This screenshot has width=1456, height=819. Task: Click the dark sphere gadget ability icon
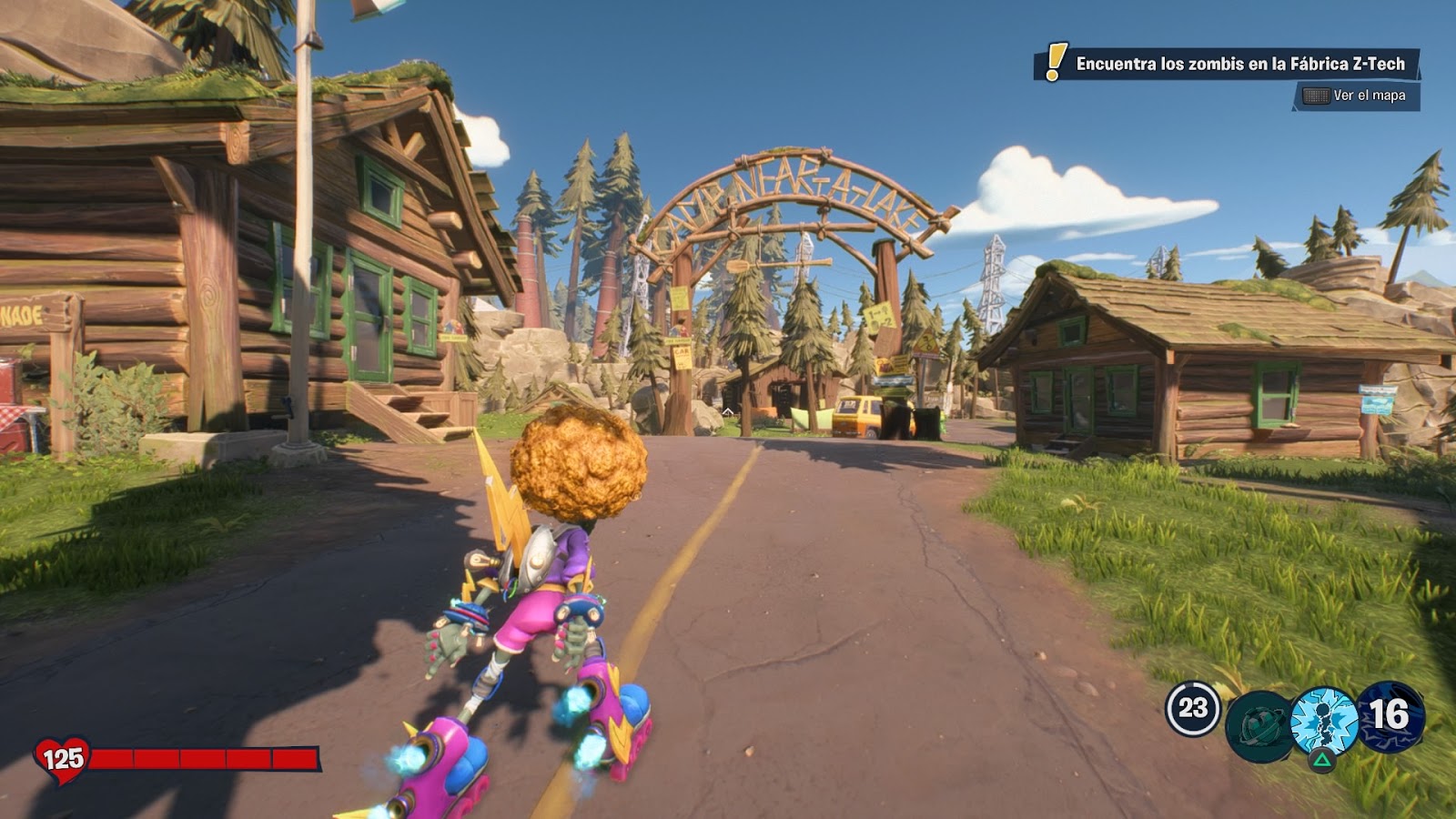(x=1259, y=728)
